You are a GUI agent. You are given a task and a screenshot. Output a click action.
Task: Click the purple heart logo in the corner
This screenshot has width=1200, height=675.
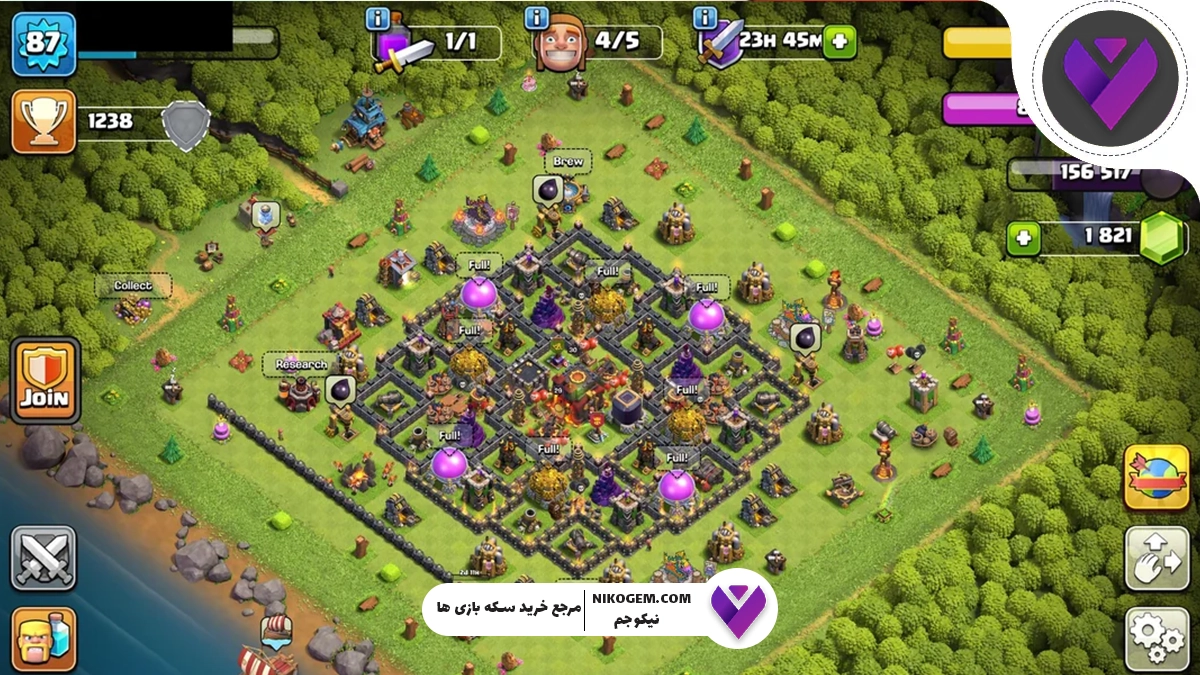pyautogui.click(x=1103, y=84)
